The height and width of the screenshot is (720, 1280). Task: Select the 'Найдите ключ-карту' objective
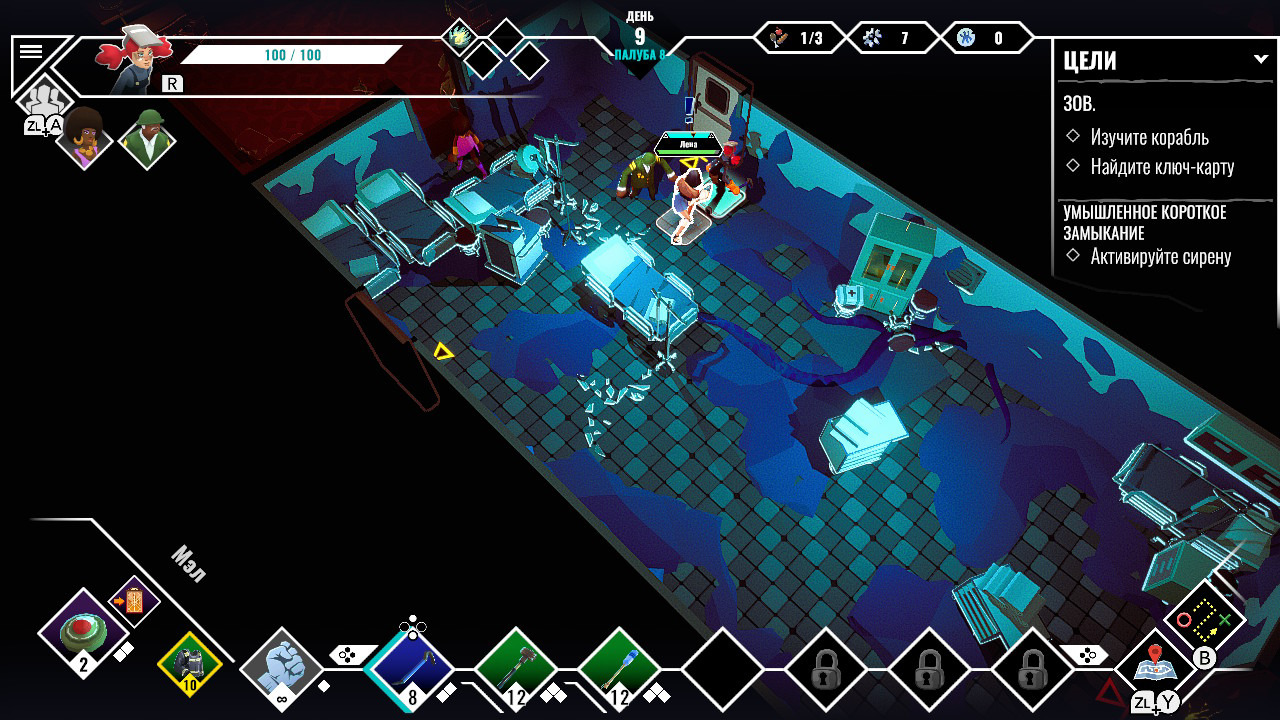click(1162, 167)
